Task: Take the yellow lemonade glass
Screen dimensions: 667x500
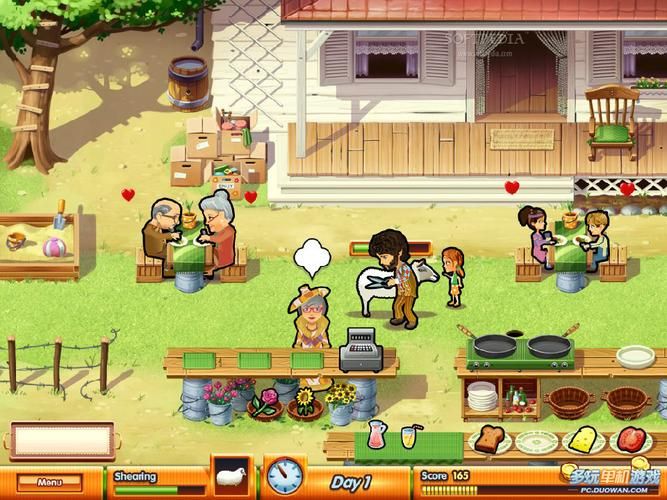Action: [407, 436]
